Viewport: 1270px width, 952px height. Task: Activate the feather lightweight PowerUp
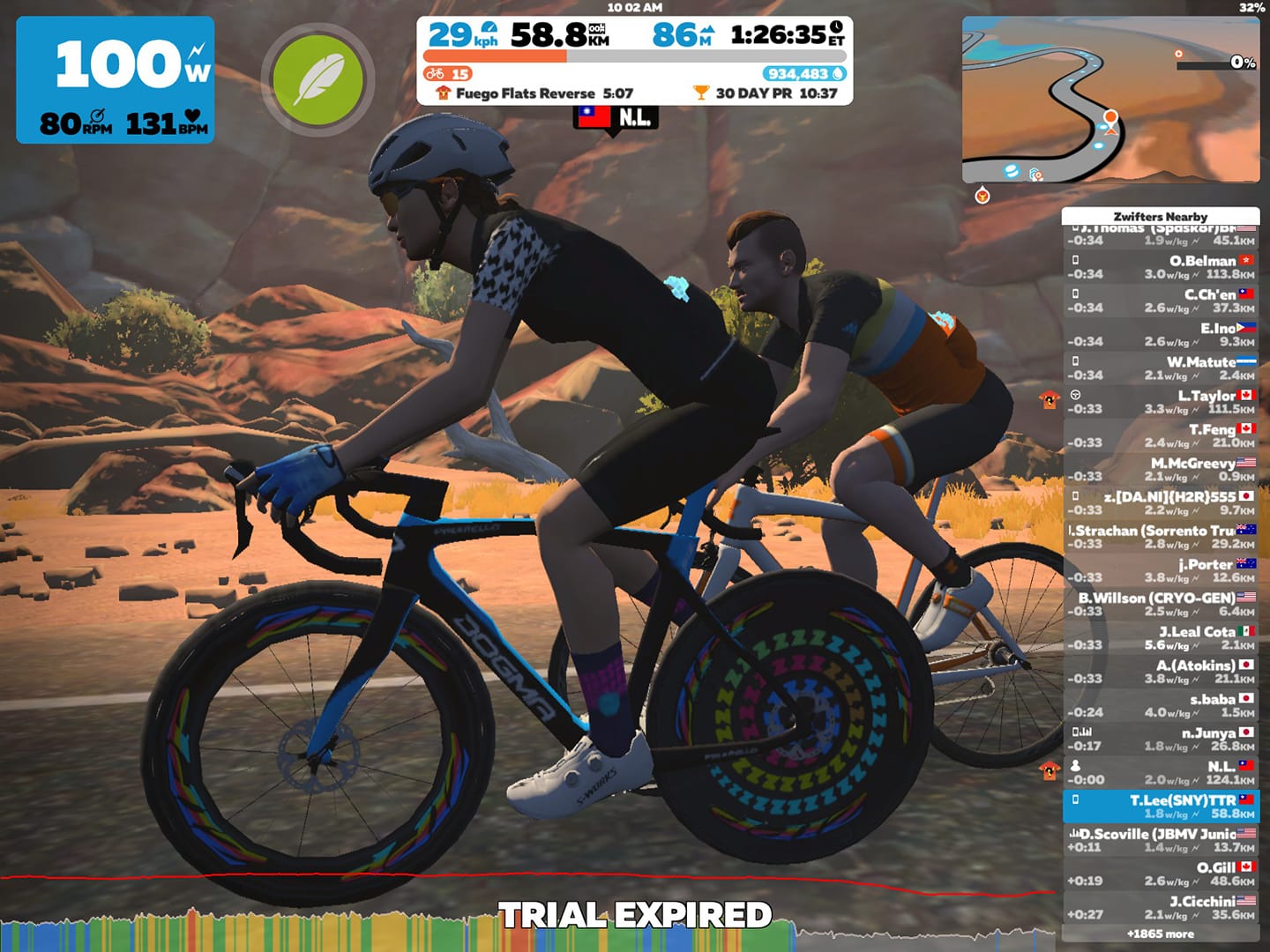(x=317, y=79)
